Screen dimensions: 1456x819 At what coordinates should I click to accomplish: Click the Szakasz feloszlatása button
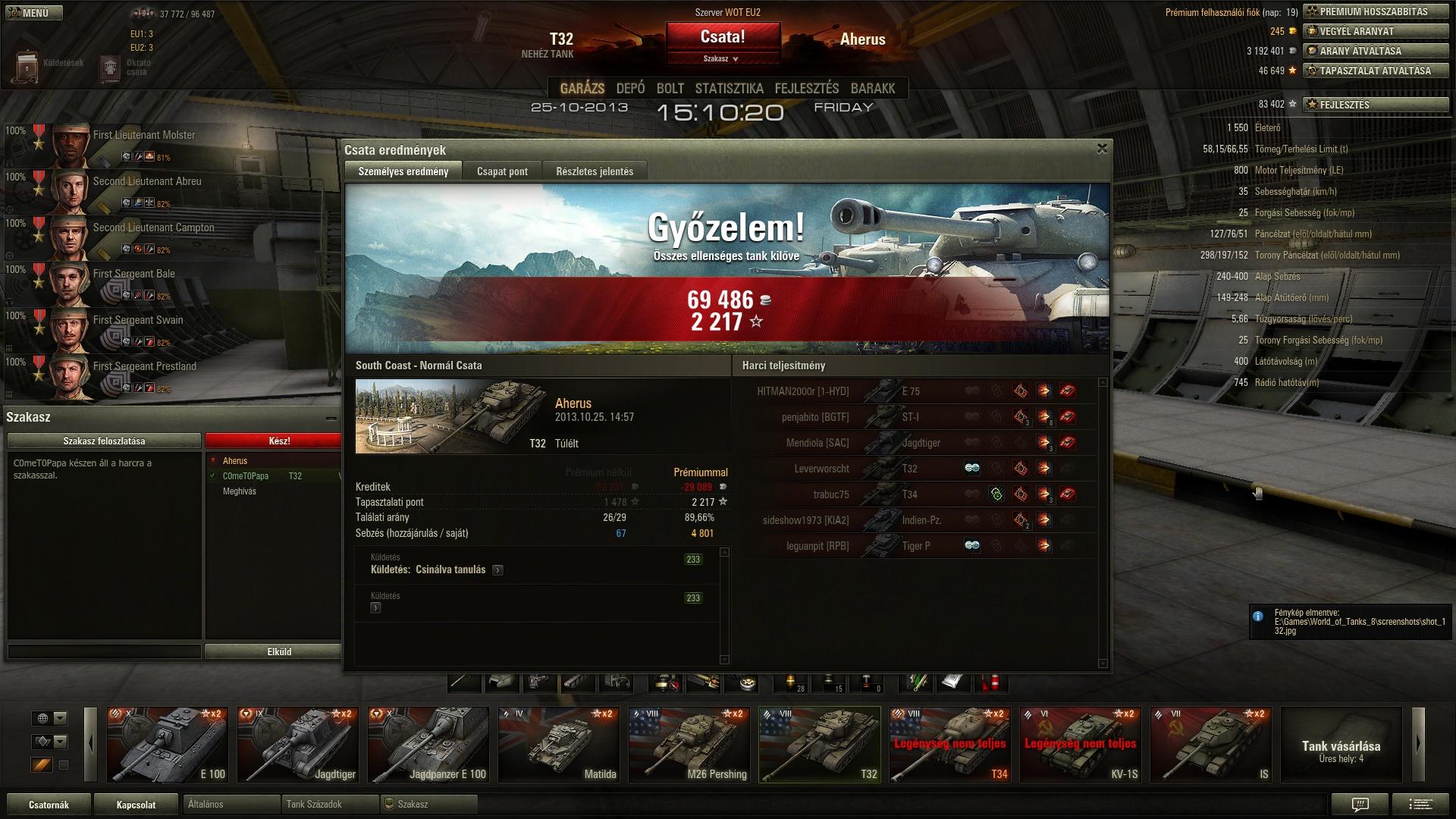tap(104, 441)
